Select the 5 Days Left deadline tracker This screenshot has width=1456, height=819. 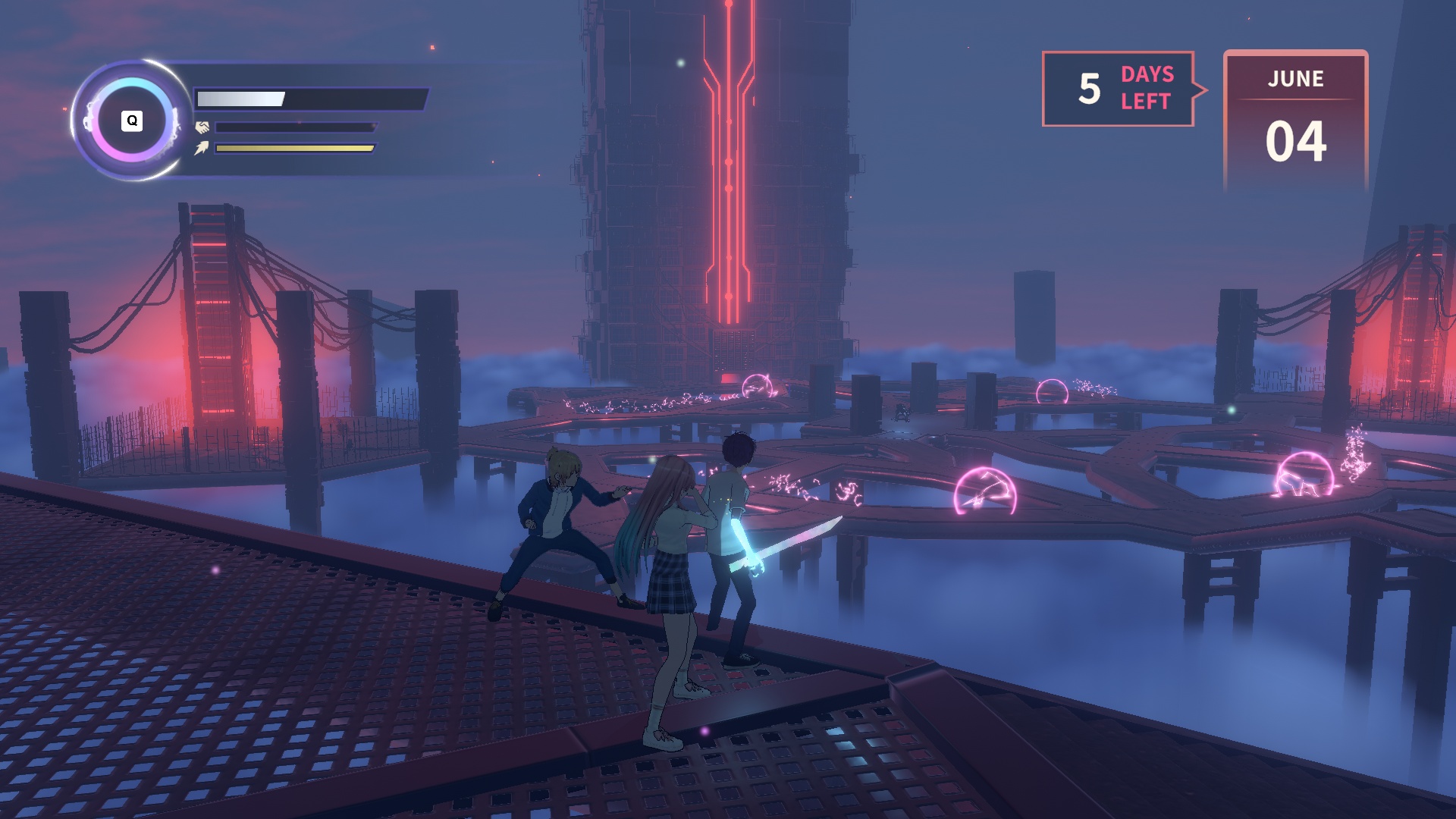[1119, 89]
